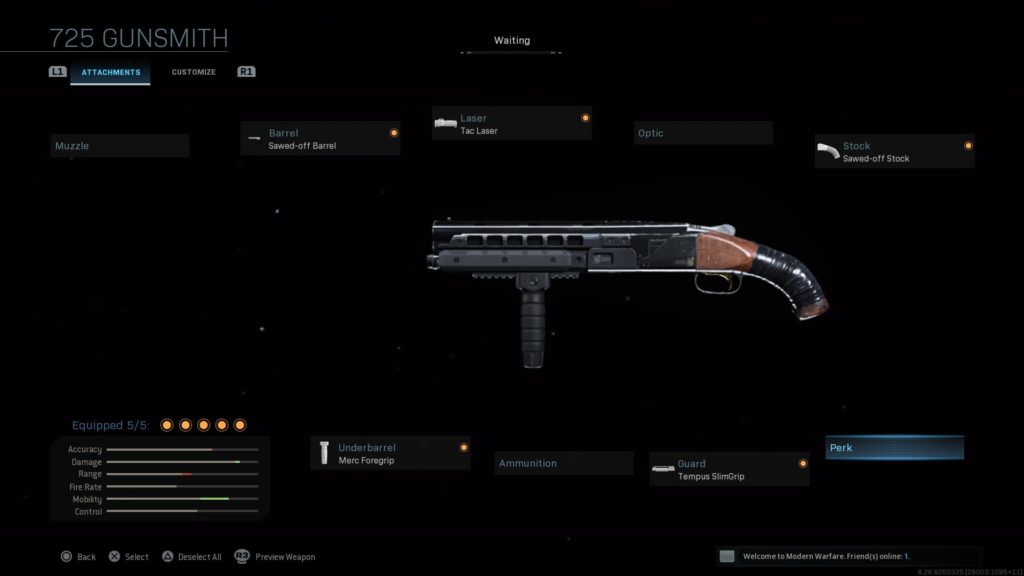1024x576 pixels.
Task: Open the Customize tab
Action: (x=193, y=72)
